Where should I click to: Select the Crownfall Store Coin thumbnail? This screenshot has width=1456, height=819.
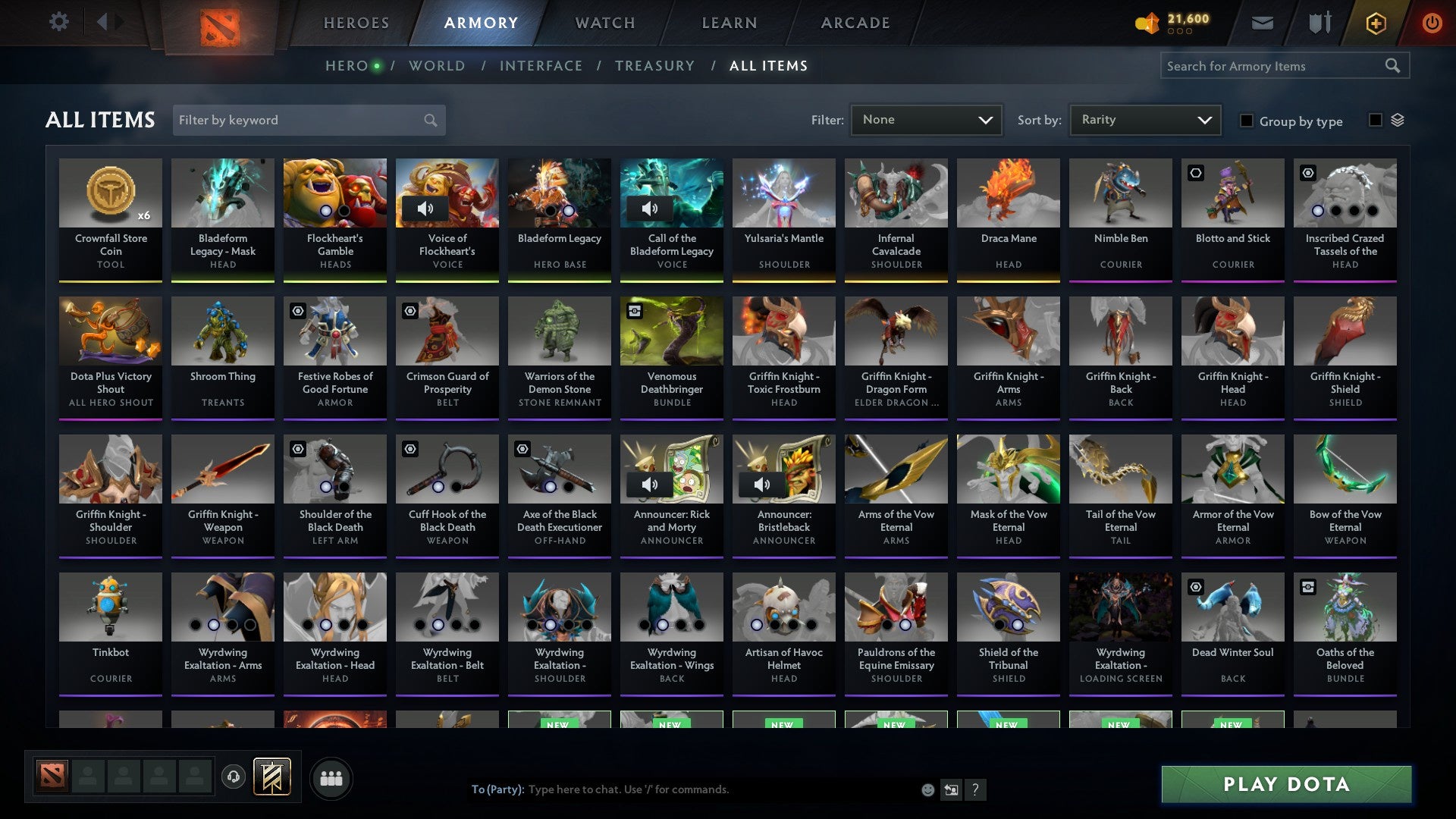point(111,193)
